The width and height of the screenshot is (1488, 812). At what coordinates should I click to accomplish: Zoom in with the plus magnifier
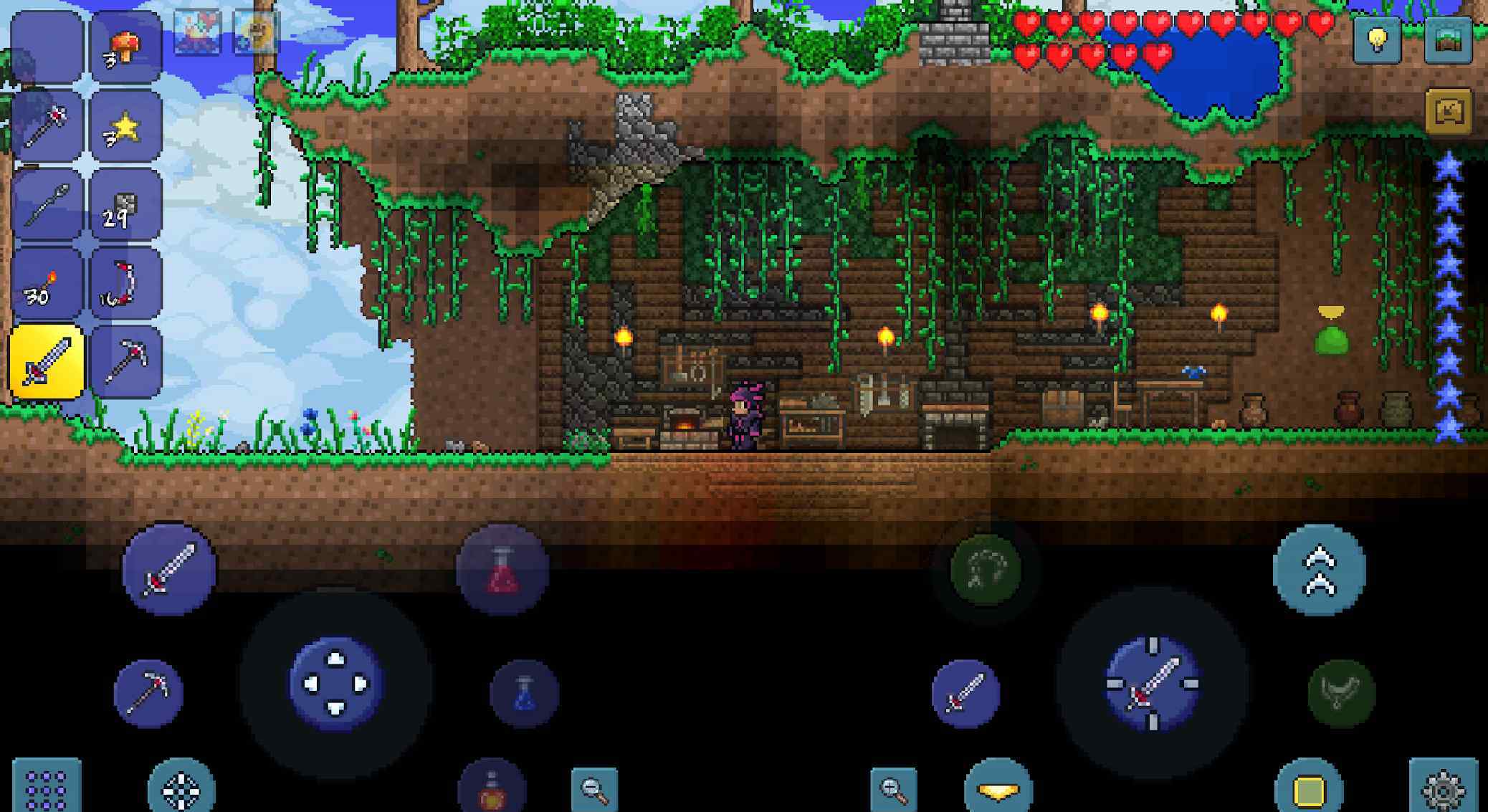[x=894, y=788]
